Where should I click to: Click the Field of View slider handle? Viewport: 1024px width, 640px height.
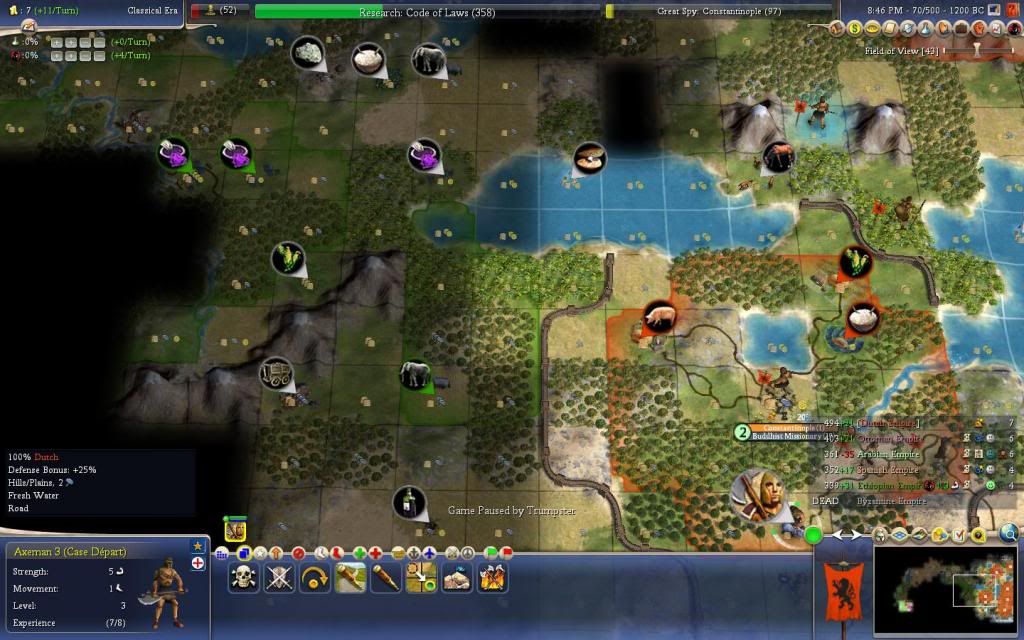coord(978,50)
